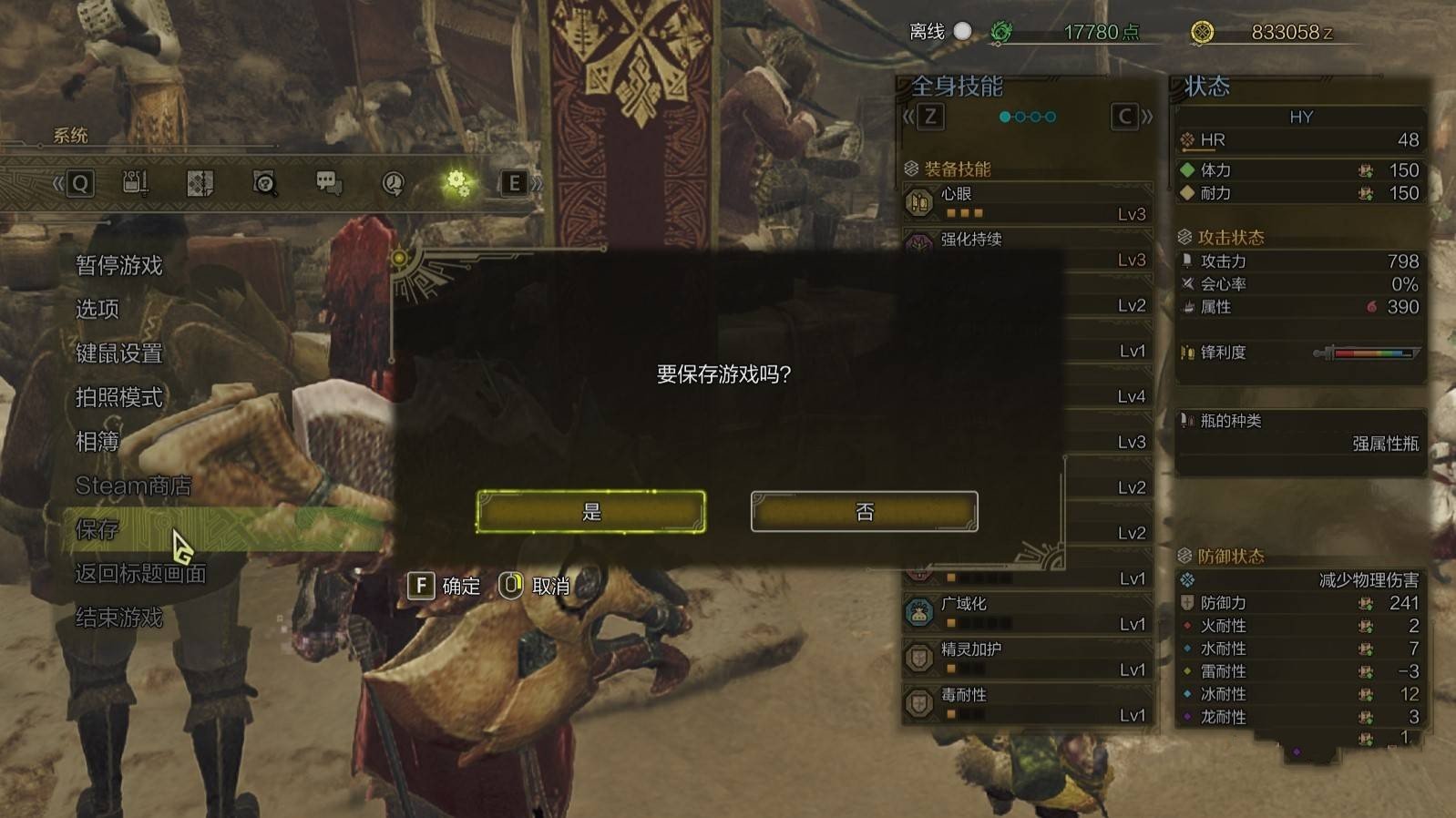Open the chat bubbles tab
The height and width of the screenshot is (818, 1456).
click(328, 183)
